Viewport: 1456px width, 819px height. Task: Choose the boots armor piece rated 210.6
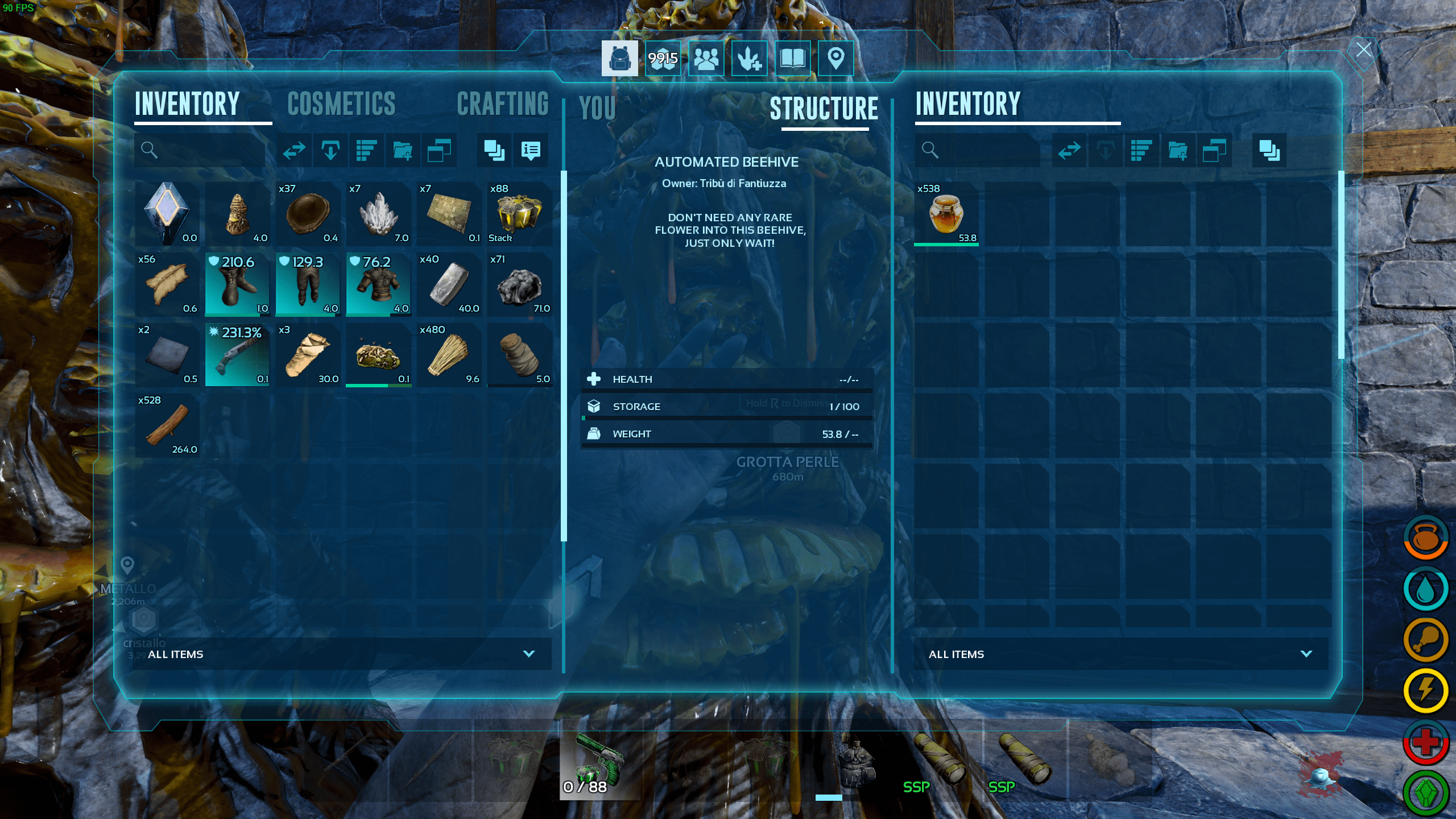237,284
